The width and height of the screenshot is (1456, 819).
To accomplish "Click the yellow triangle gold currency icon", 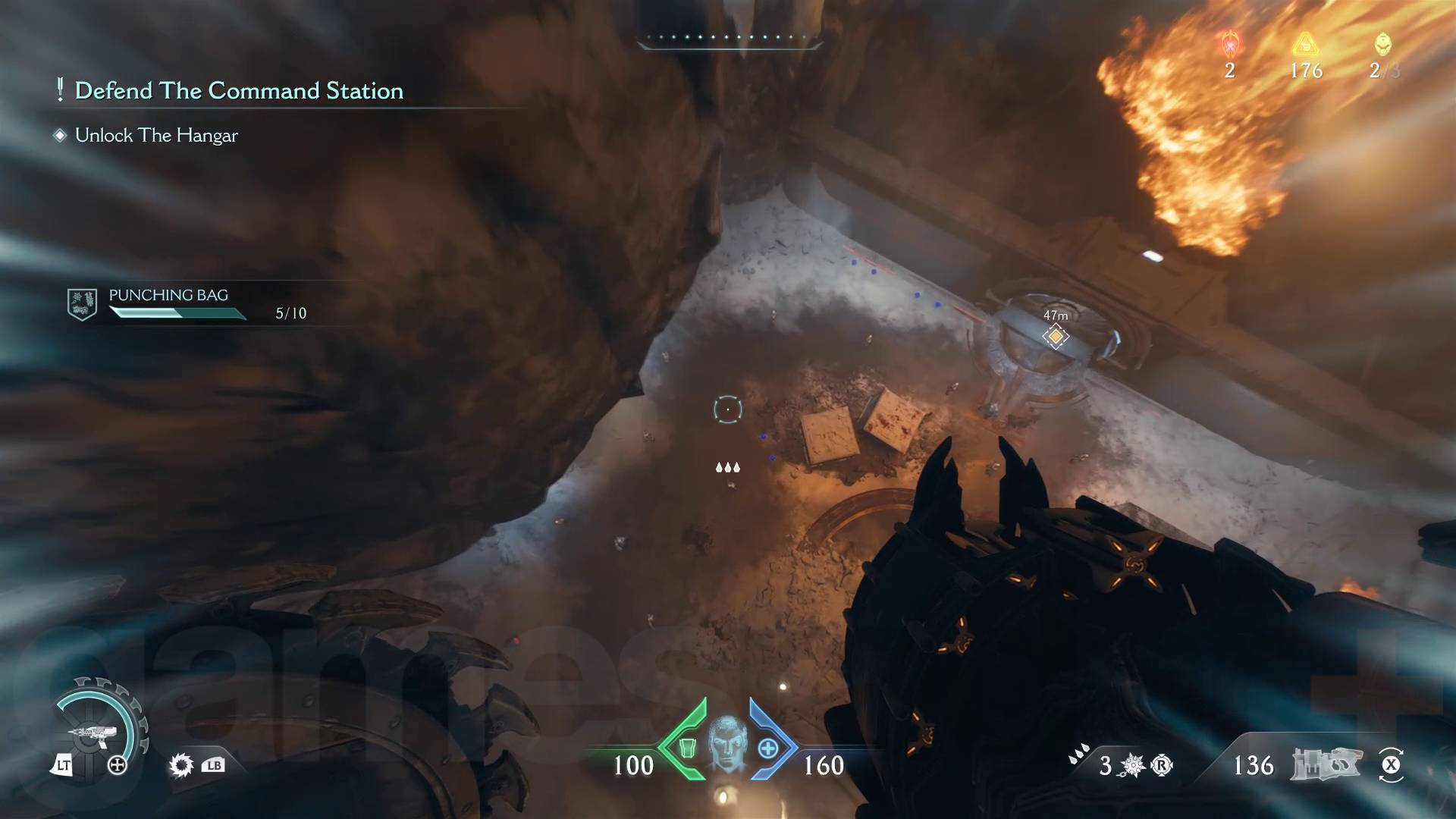I will [x=1305, y=44].
